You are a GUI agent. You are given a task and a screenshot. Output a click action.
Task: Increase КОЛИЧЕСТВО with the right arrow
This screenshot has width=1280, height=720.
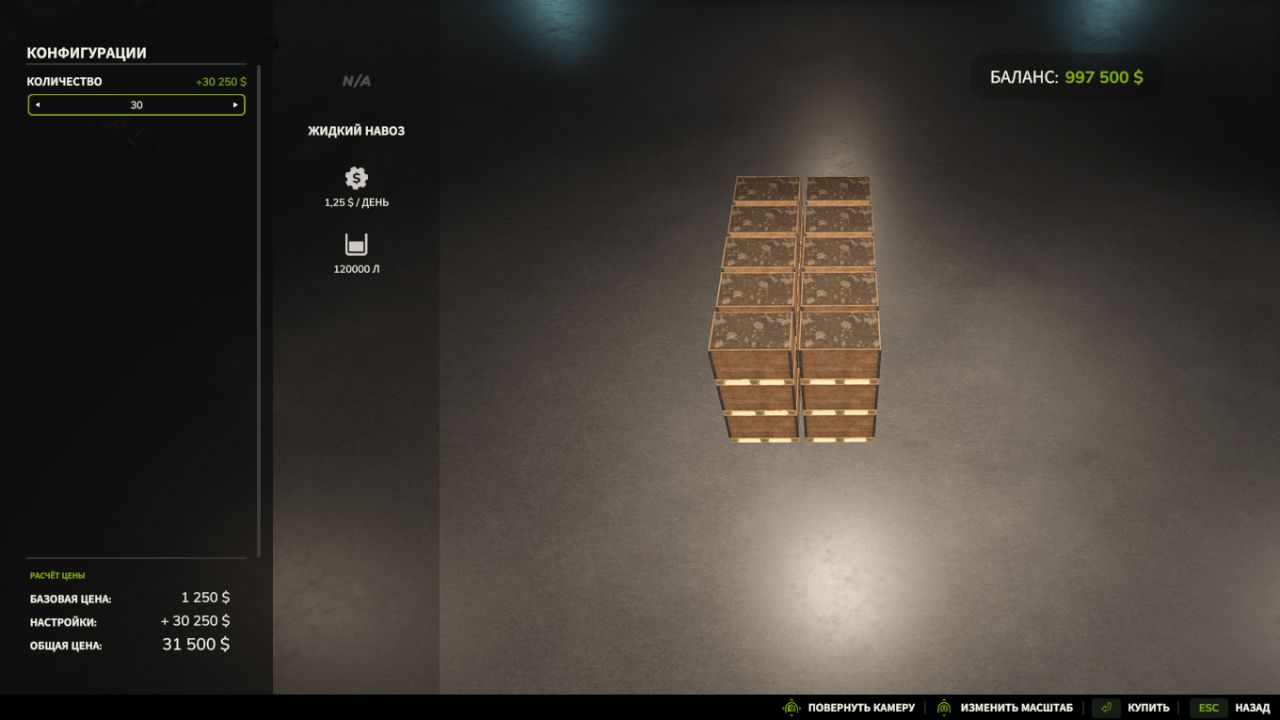click(236, 104)
